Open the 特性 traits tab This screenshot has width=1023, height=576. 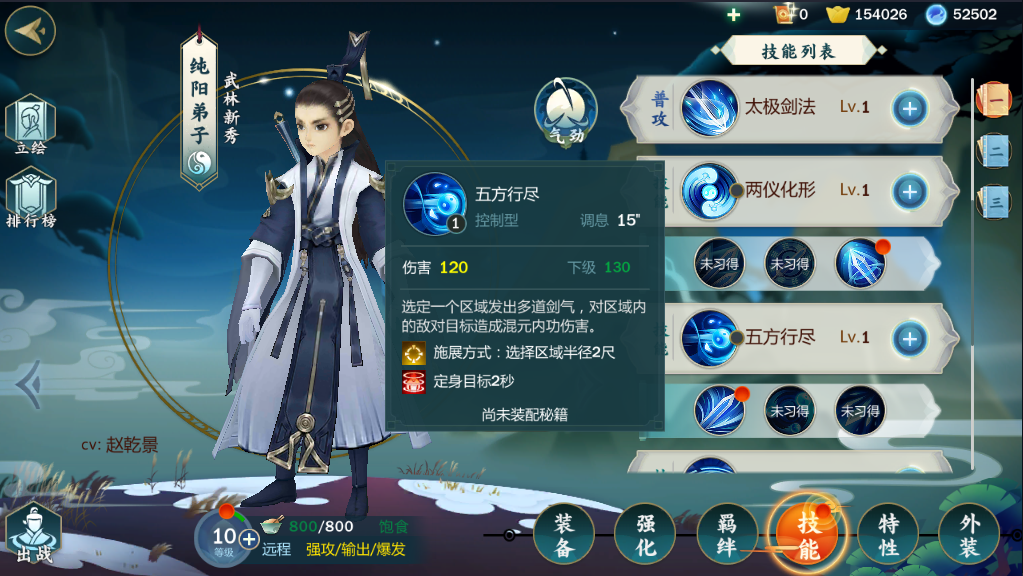click(888, 534)
